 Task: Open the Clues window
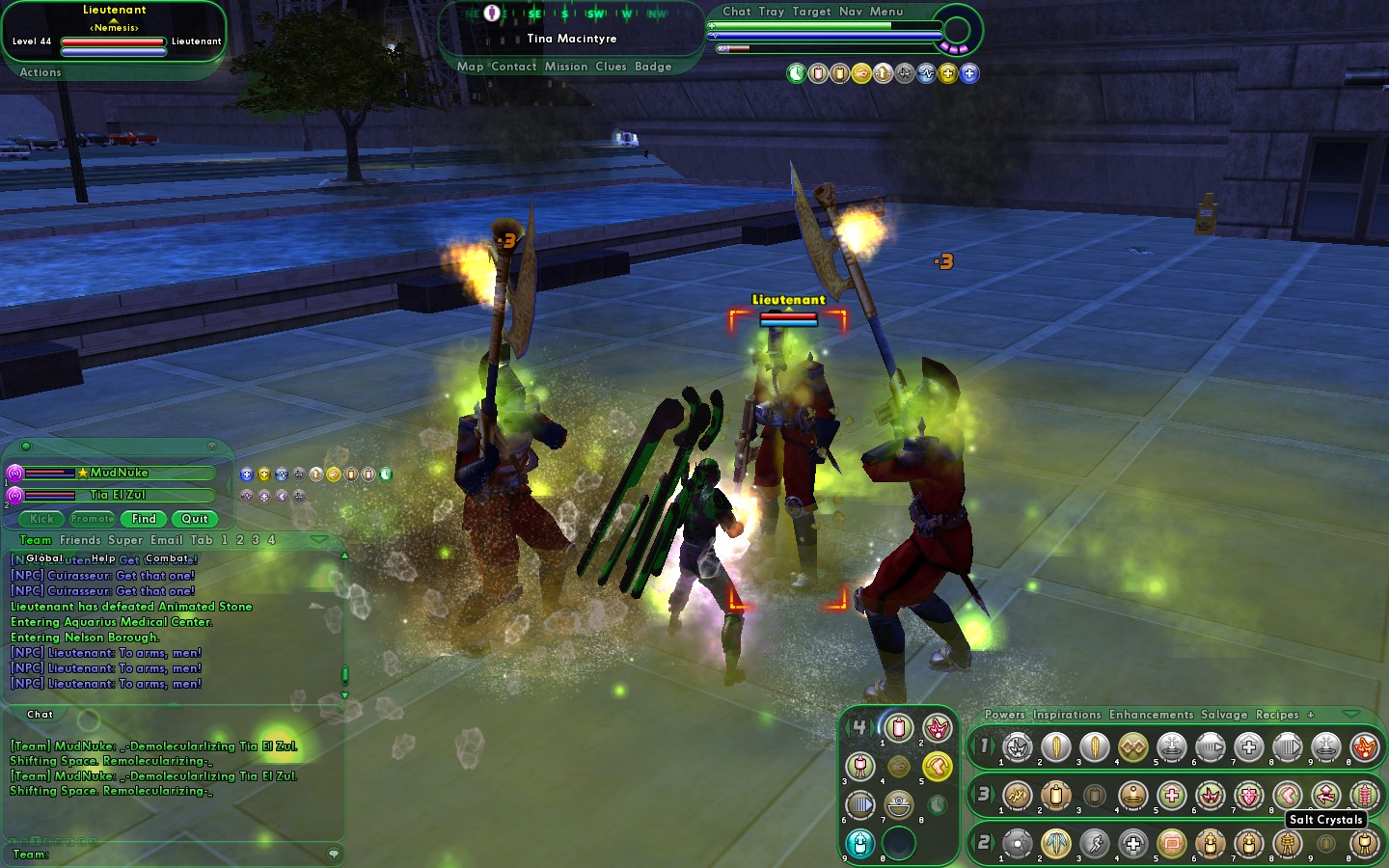tap(611, 67)
